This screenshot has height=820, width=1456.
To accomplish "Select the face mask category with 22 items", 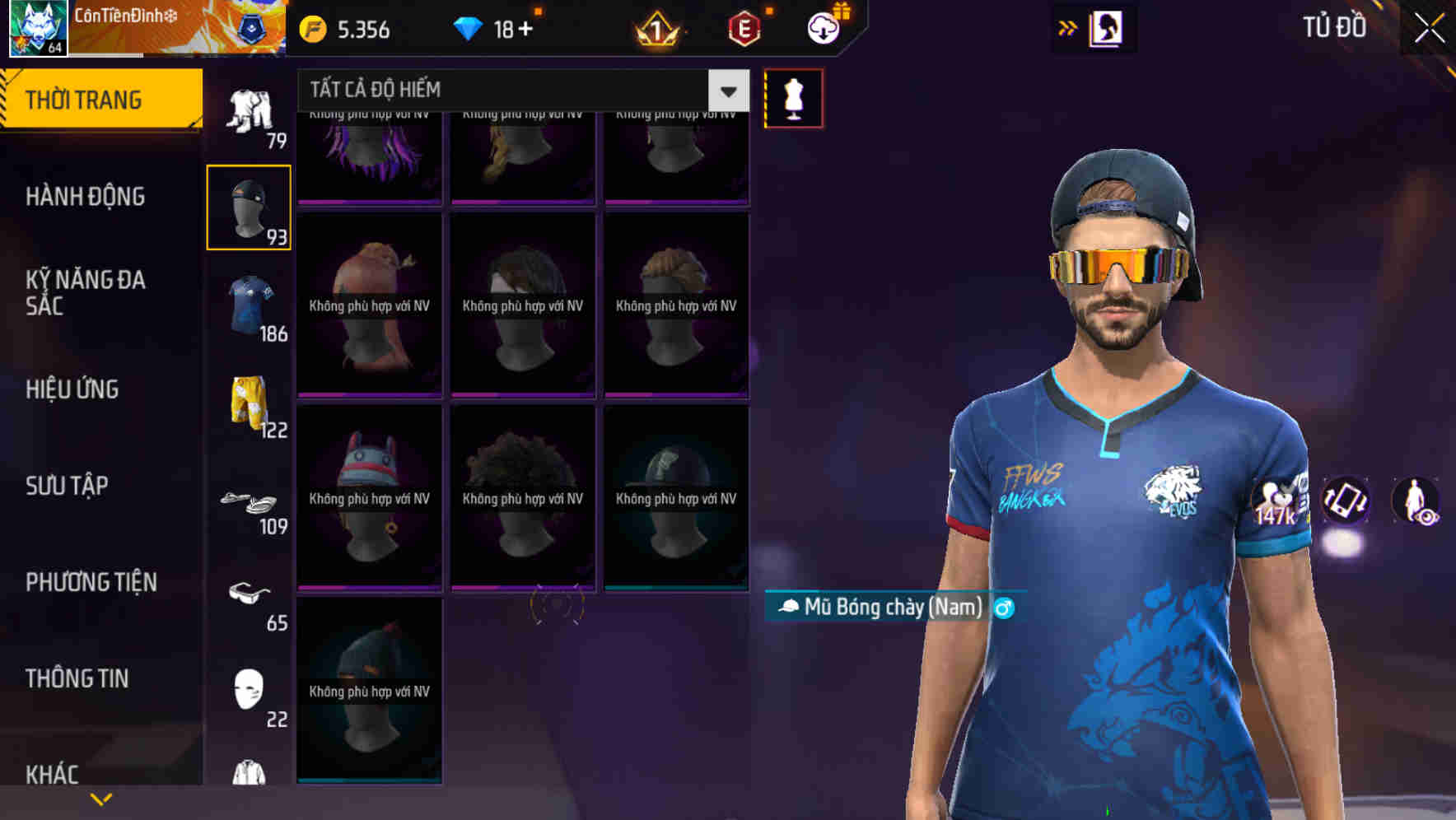I will (x=247, y=687).
